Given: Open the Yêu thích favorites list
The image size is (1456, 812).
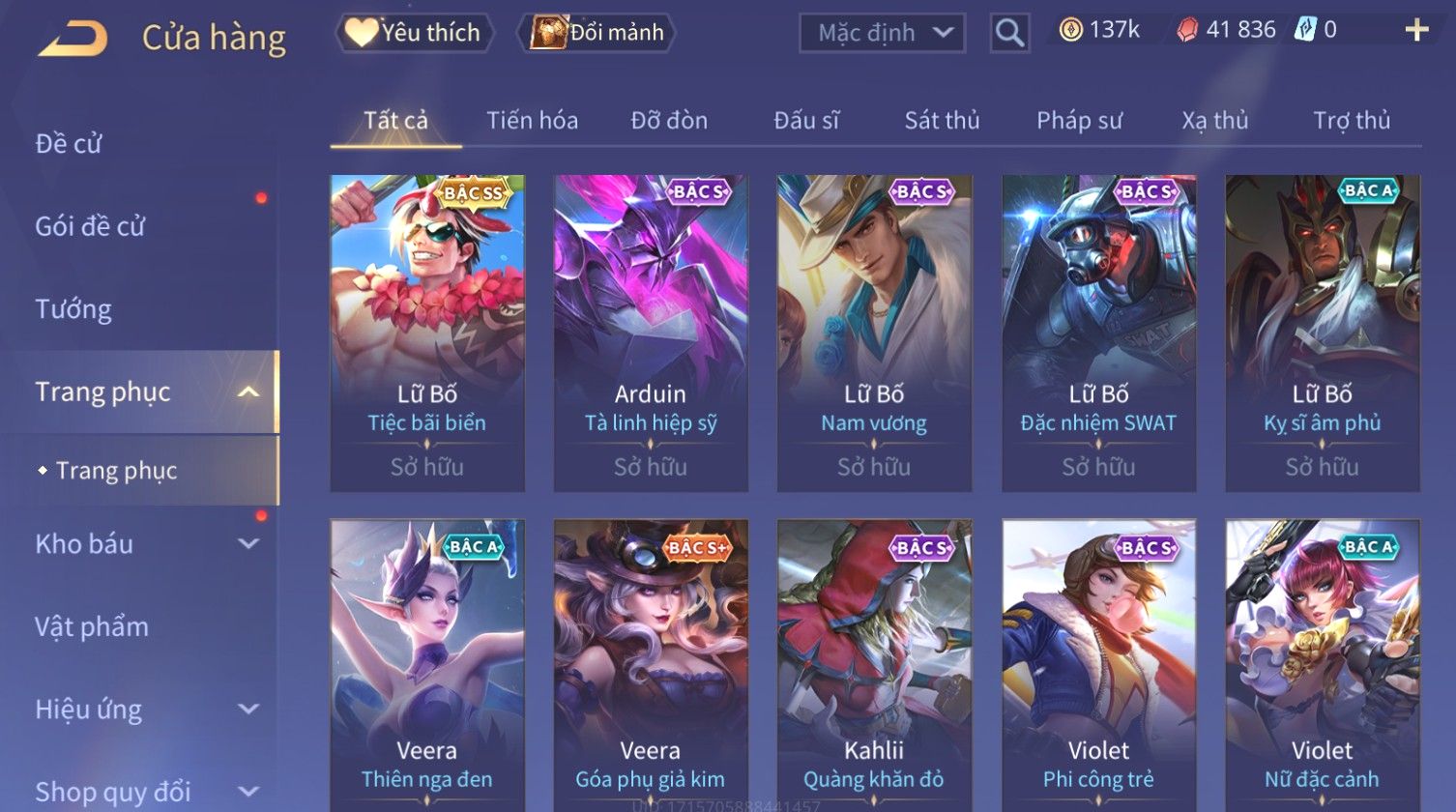Looking at the screenshot, I should 414,33.
